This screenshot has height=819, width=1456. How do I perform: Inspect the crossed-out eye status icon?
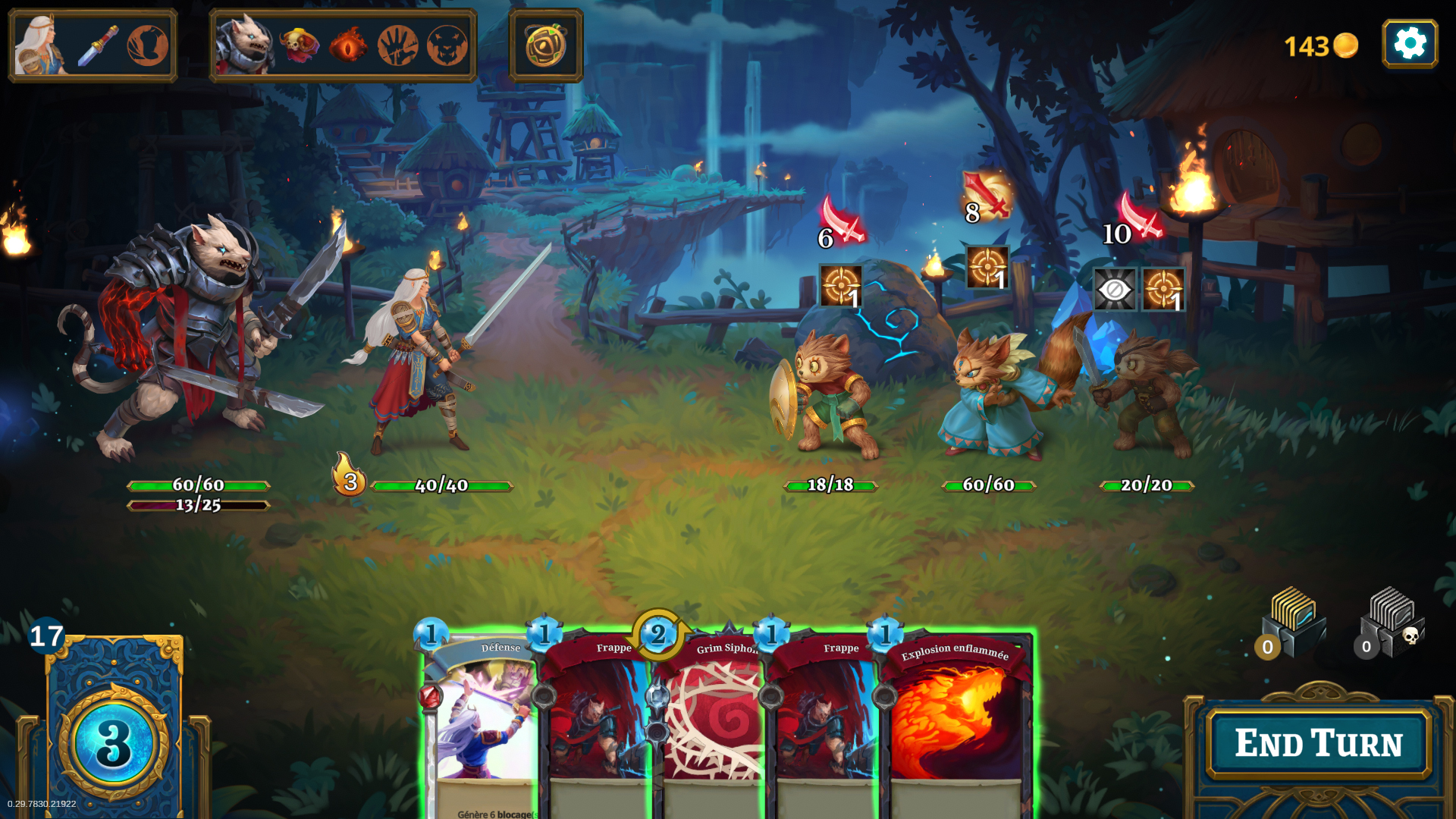click(x=1114, y=290)
